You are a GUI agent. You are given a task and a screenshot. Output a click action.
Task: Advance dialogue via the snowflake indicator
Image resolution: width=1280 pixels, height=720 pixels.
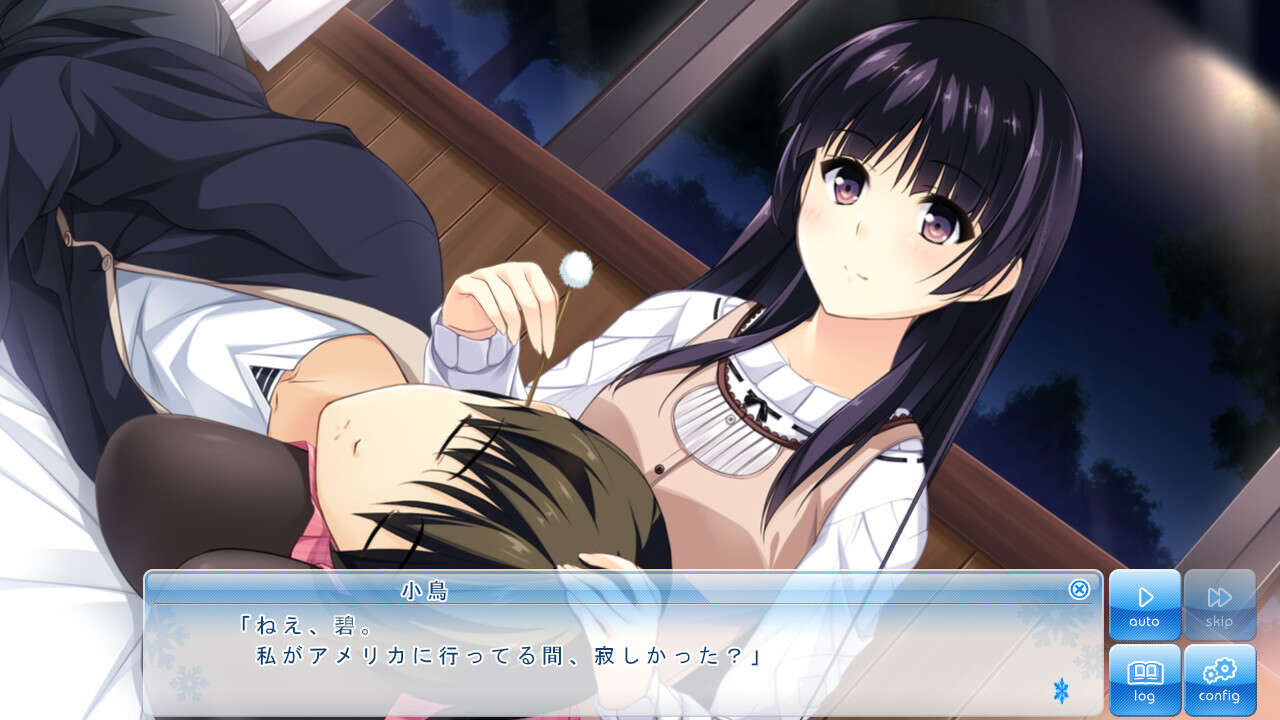coord(1061,690)
